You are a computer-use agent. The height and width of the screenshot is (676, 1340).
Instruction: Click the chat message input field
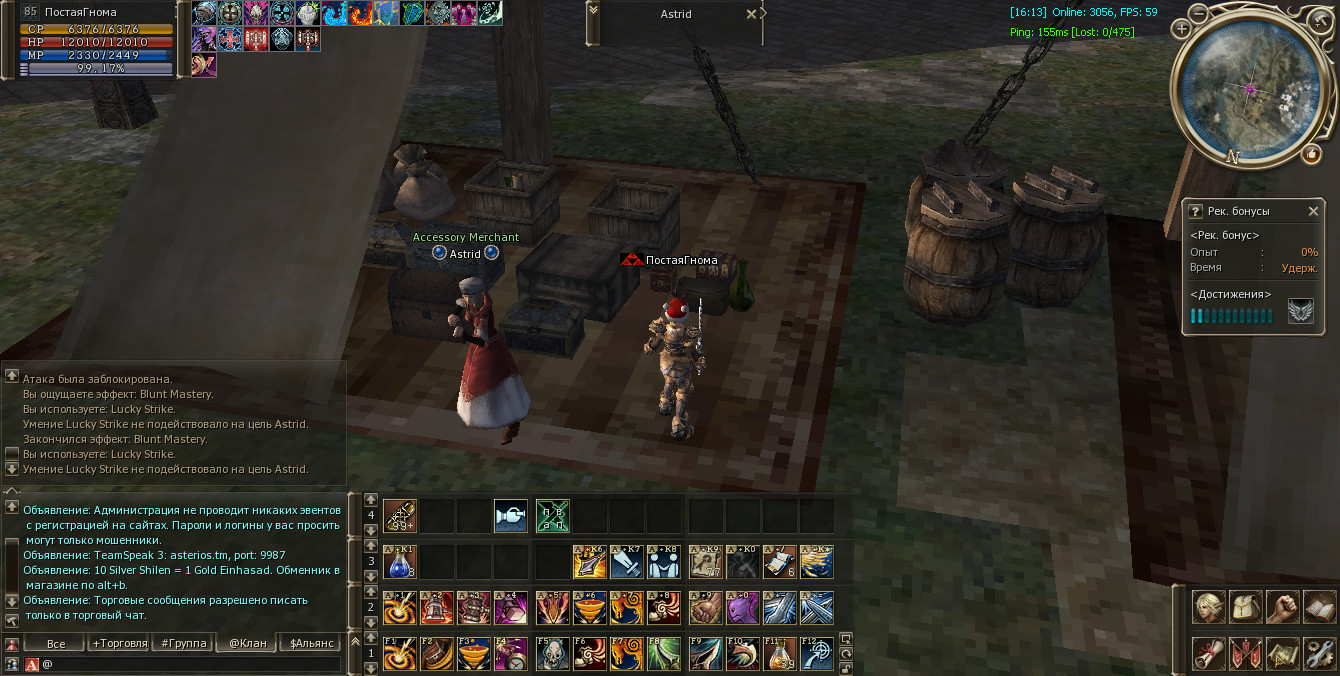coord(190,664)
